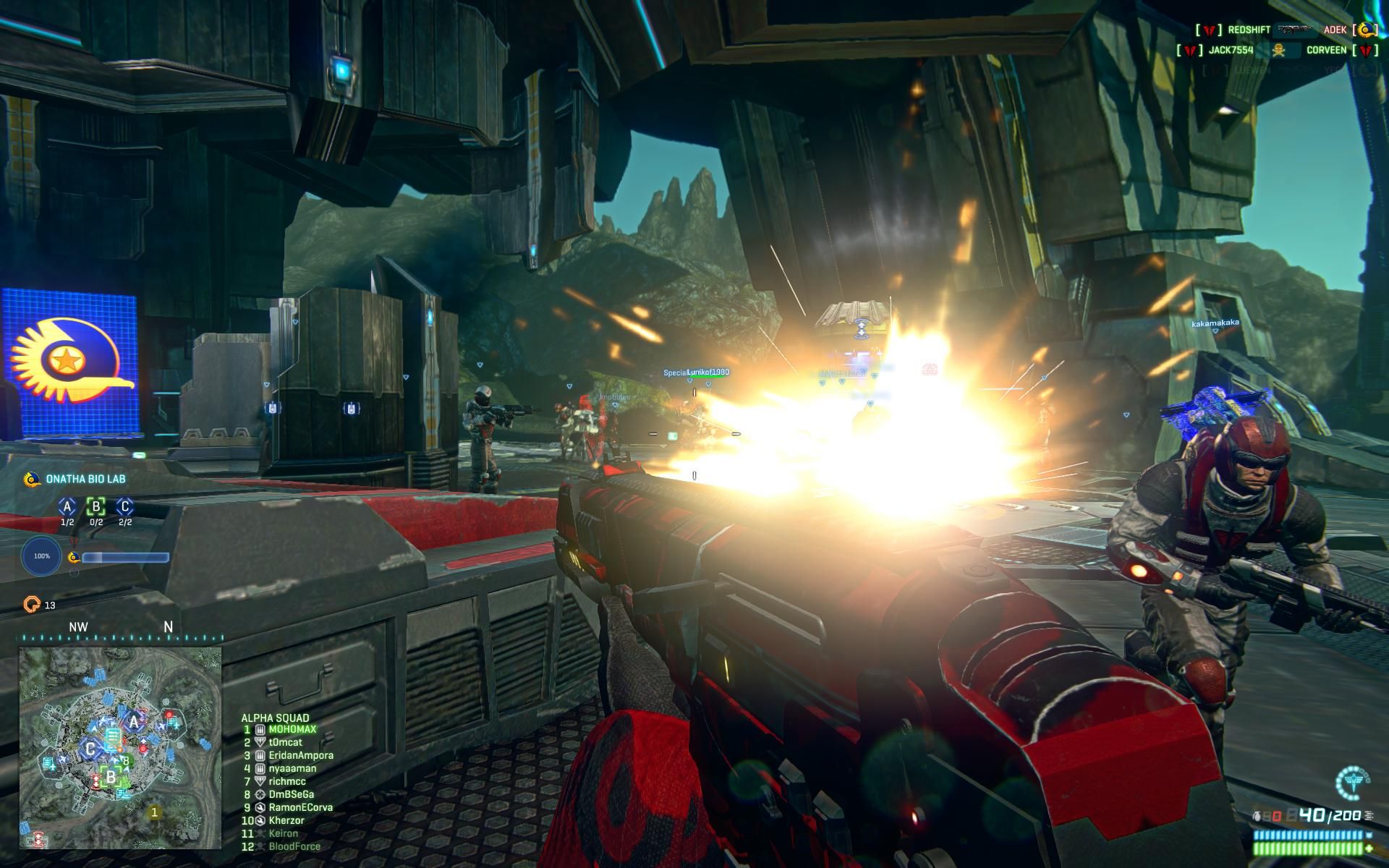Click the skull icon in the JACK7554 kill entry
Viewport: 1389px width, 868px height.
point(1278,50)
